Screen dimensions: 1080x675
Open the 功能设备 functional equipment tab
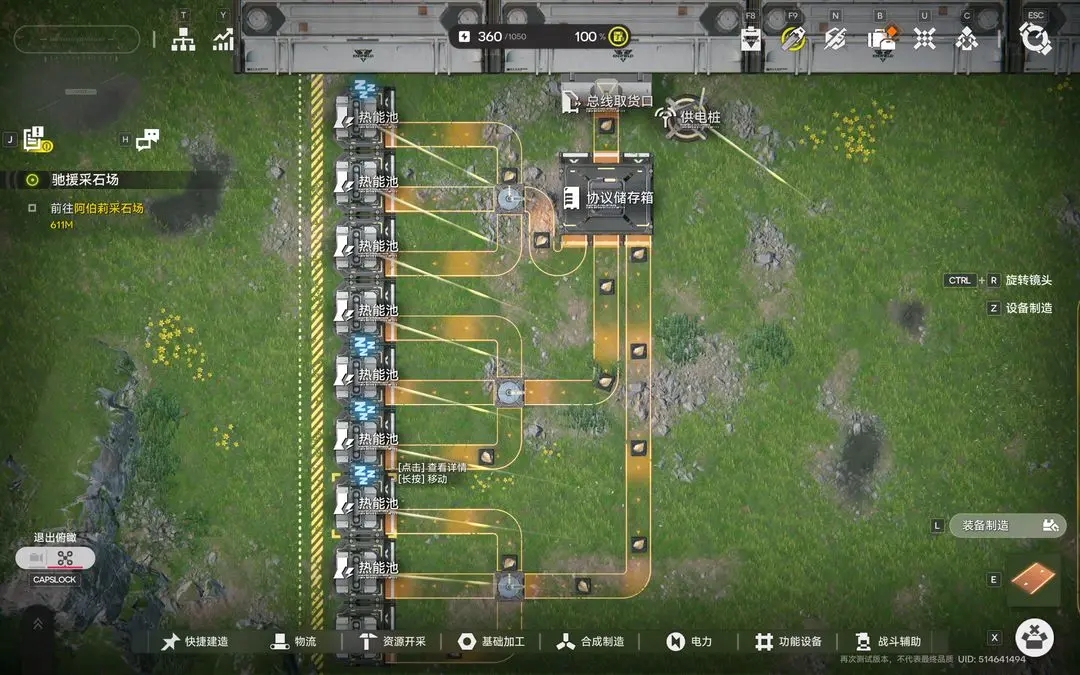(788, 641)
